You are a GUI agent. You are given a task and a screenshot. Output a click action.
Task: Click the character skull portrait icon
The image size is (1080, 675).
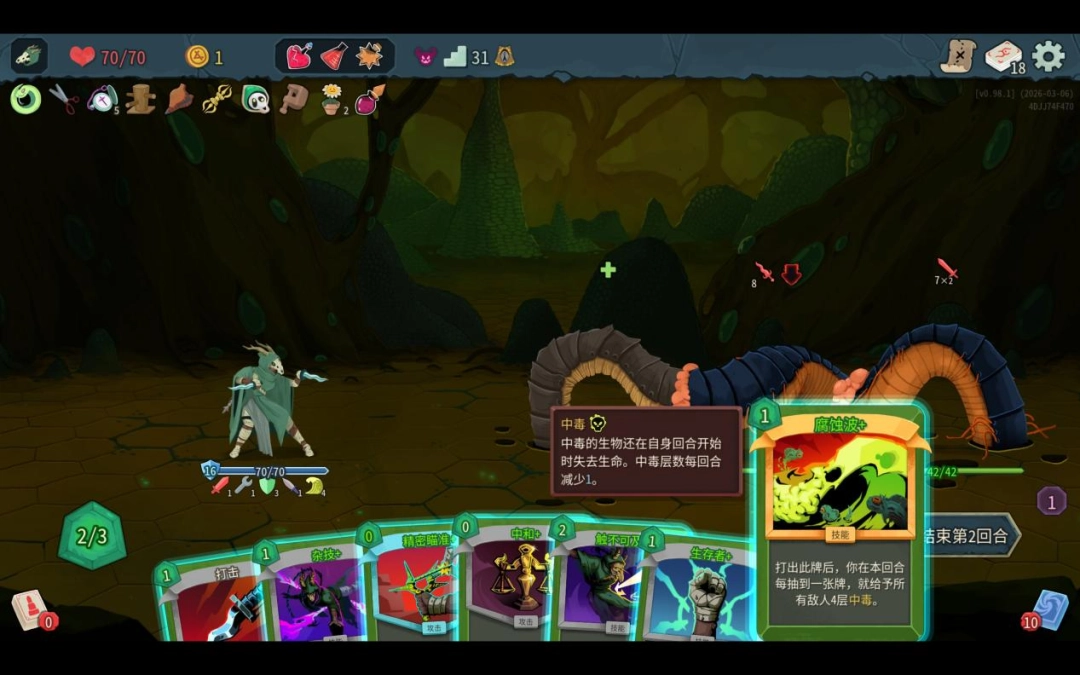click(29, 56)
